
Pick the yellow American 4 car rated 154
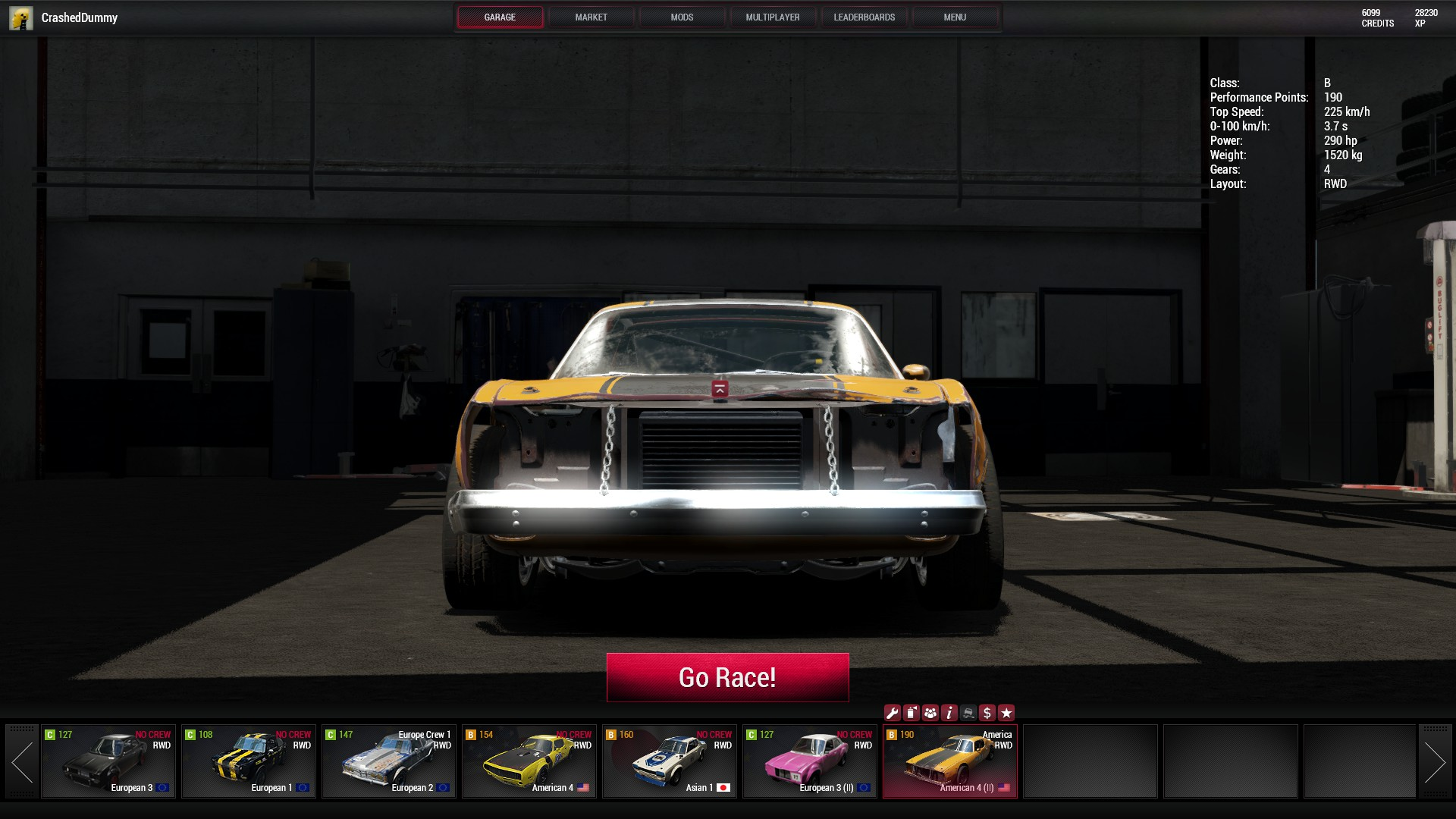[529, 761]
